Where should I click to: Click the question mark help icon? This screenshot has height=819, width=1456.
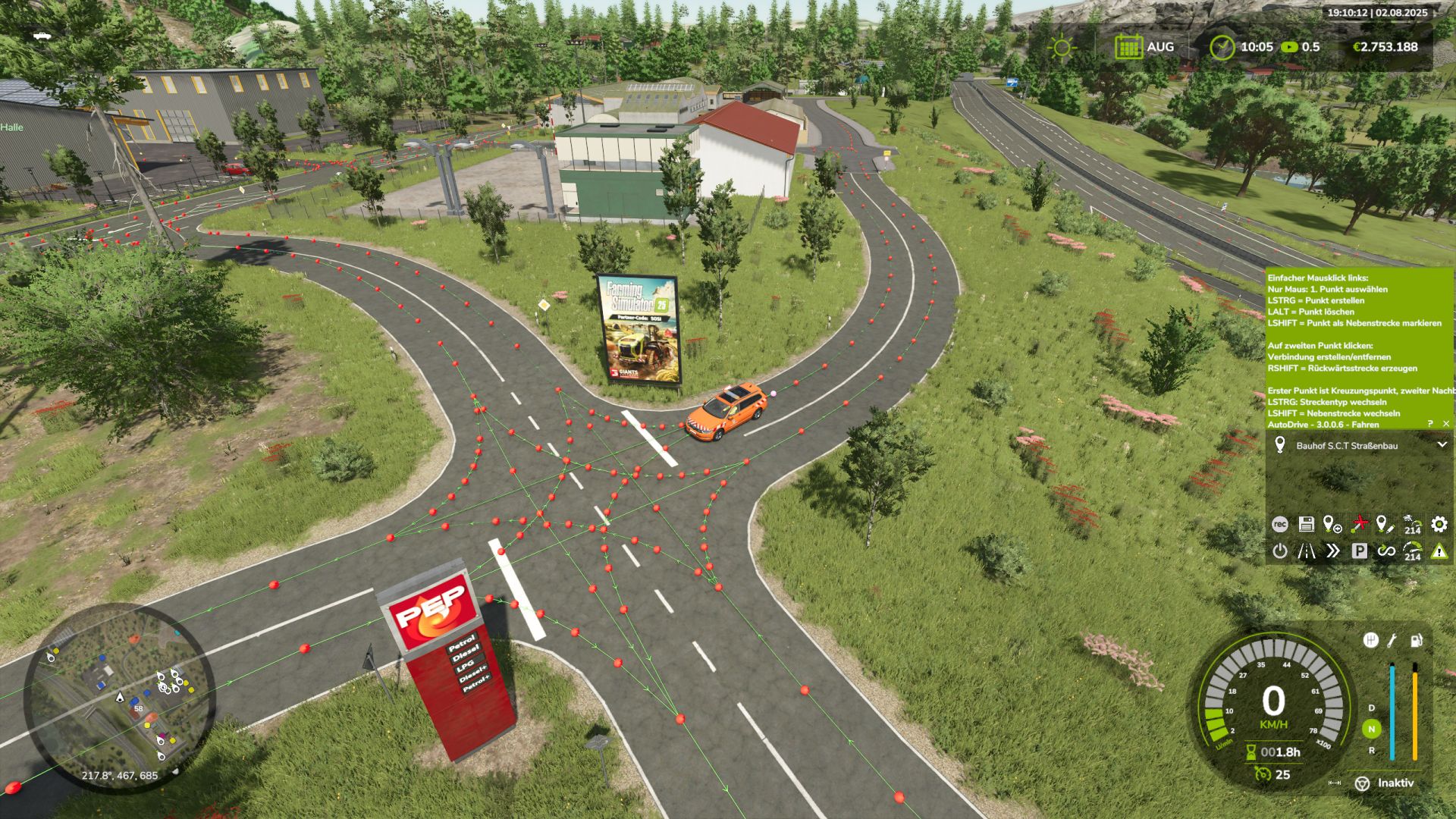pos(1430,424)
